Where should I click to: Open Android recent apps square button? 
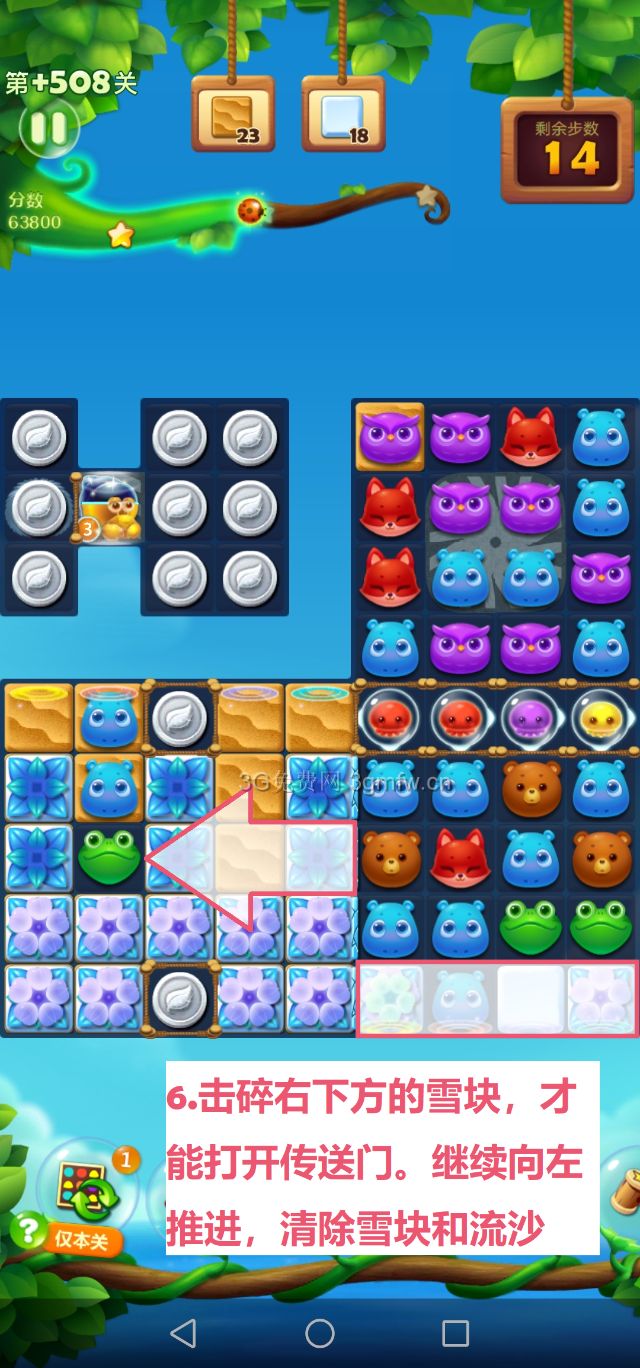[456, 1332]
